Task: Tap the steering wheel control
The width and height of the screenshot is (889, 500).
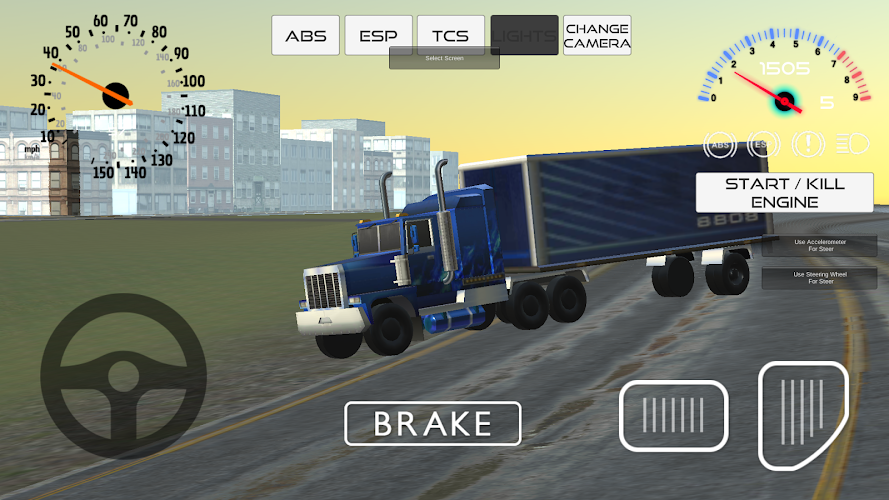Action: (123, 377)
